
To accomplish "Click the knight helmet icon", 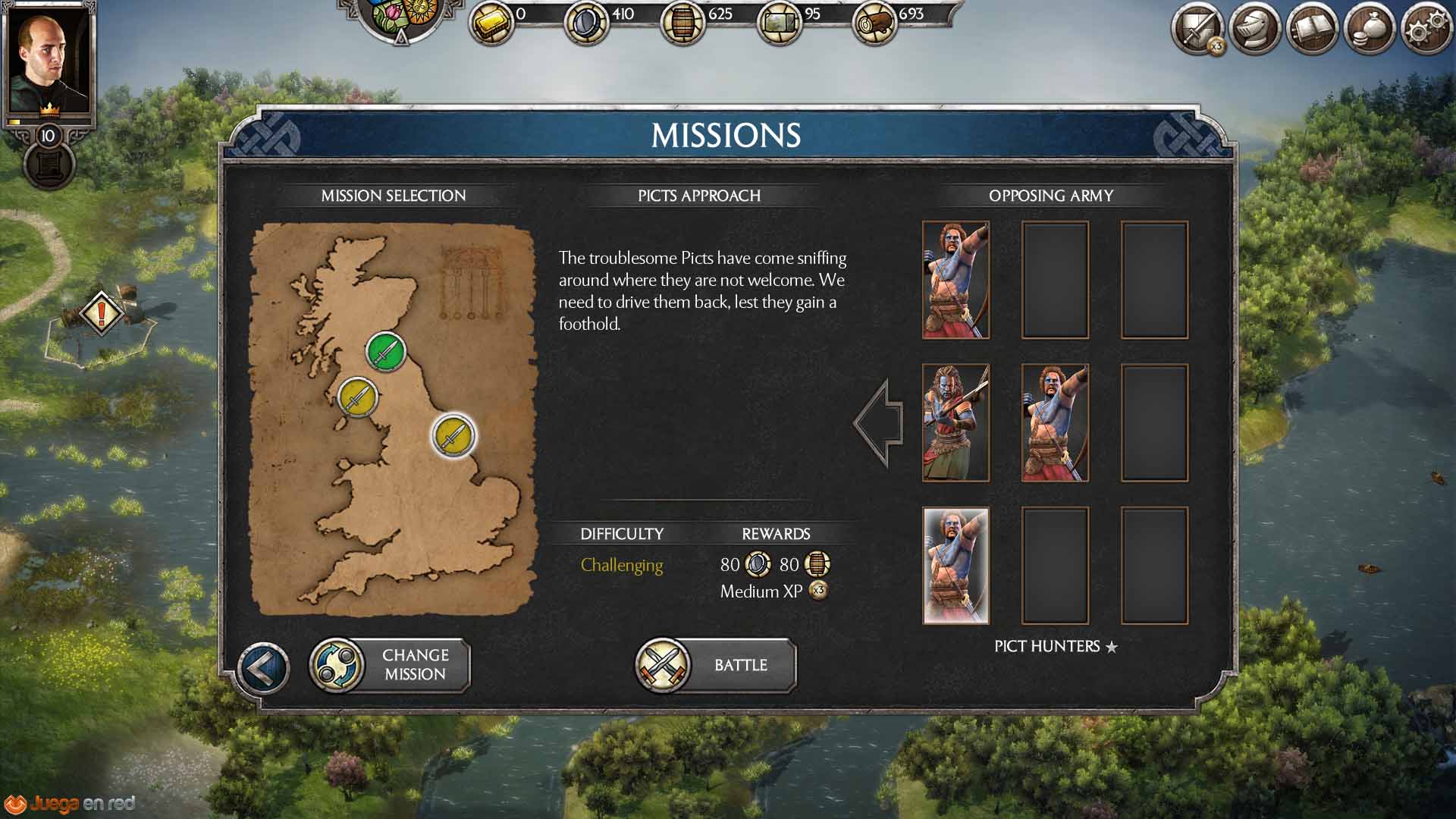I will (1255, 30).
